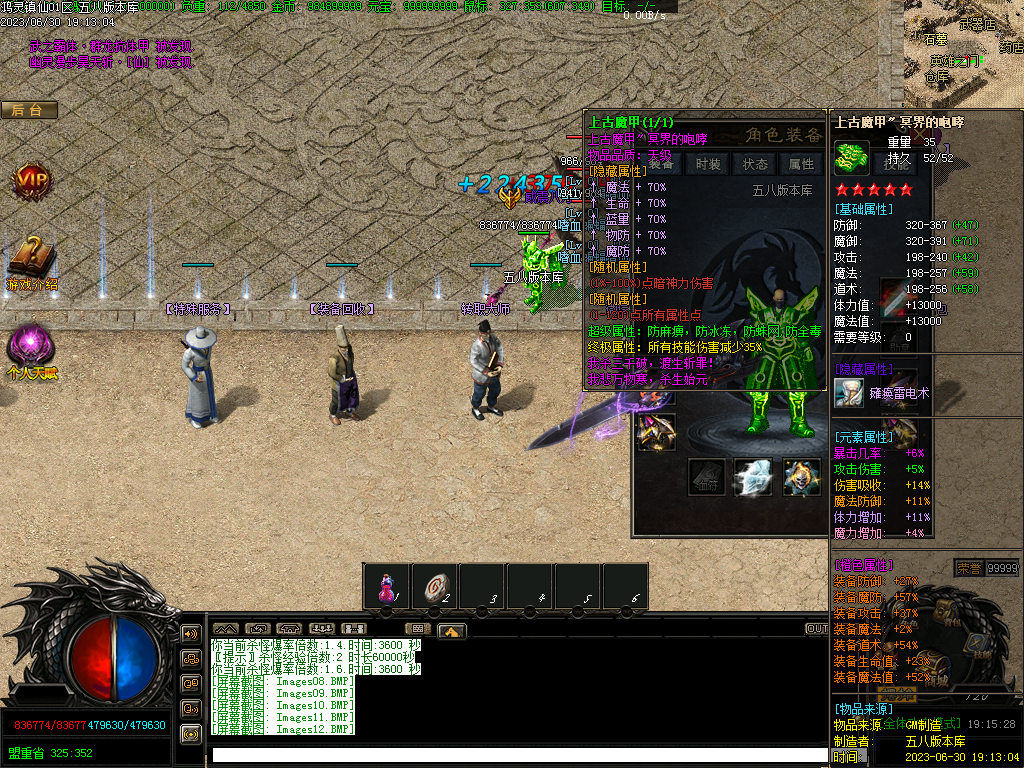Image resolution: width=1024 pixels, height=768 pixels.
Task: Open the keyboard icon button above chat
Action: [x=419, y=629]
